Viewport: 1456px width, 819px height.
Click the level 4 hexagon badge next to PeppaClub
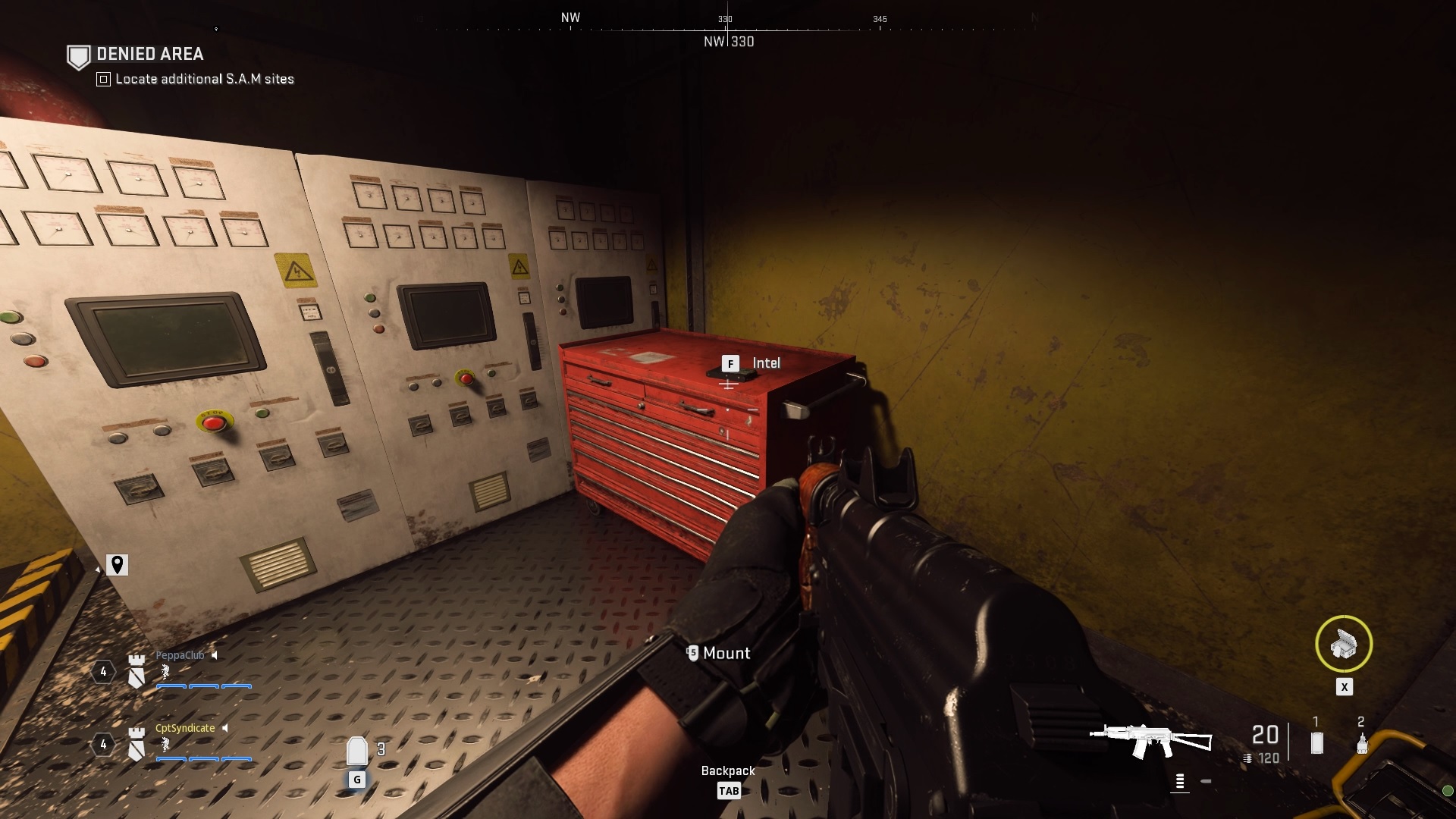click(102, 670)
